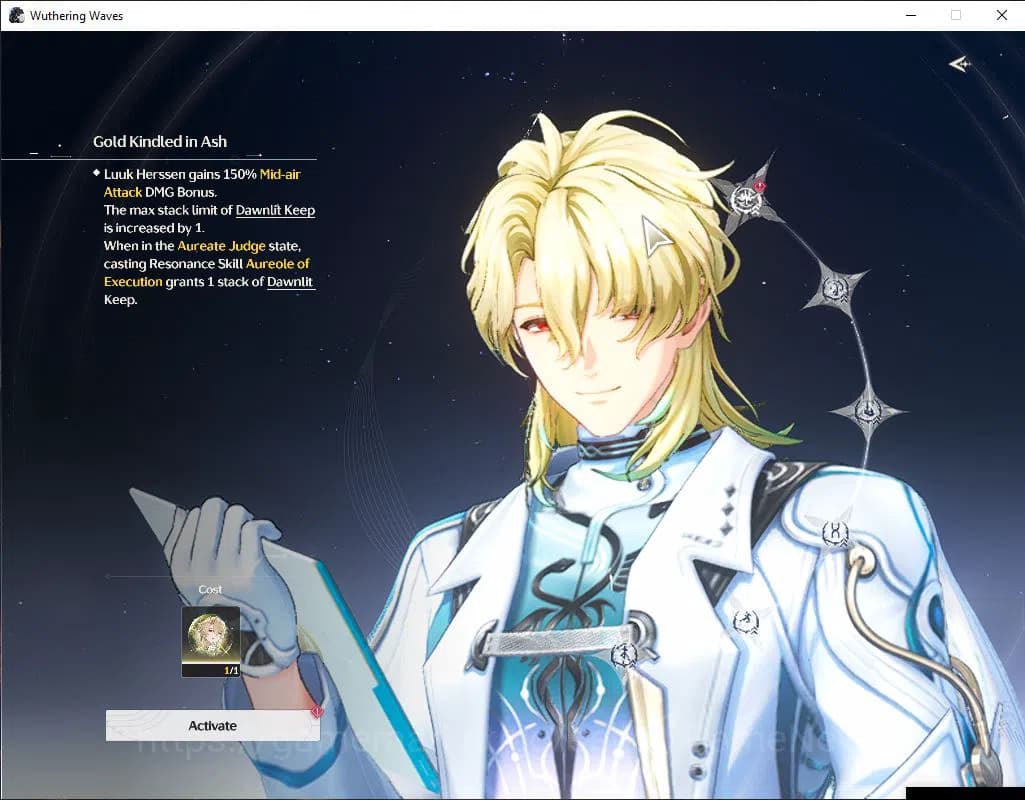Inspect the Luuk Herssen cost item slot
Screen dimensions: 1025x800
click(210, 641)
